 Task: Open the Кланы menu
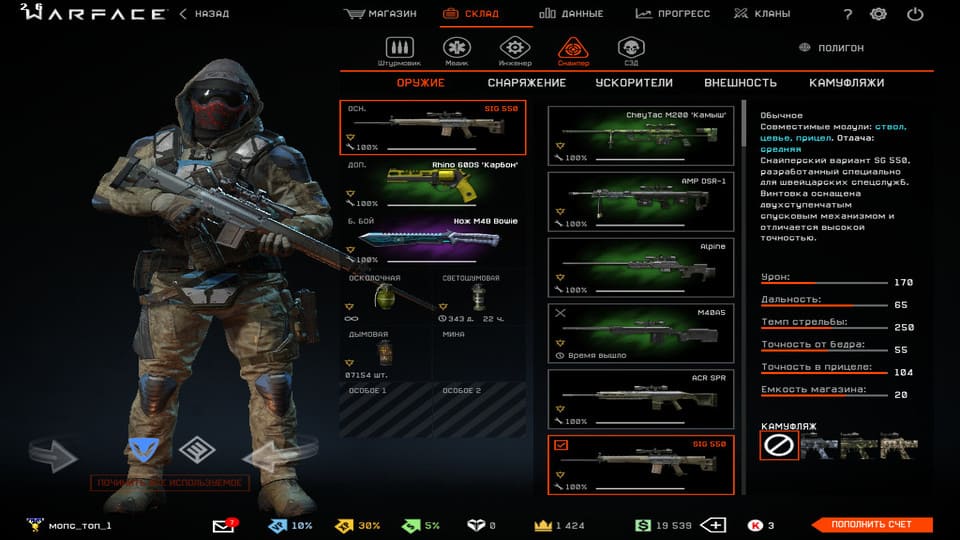point(761,14)
